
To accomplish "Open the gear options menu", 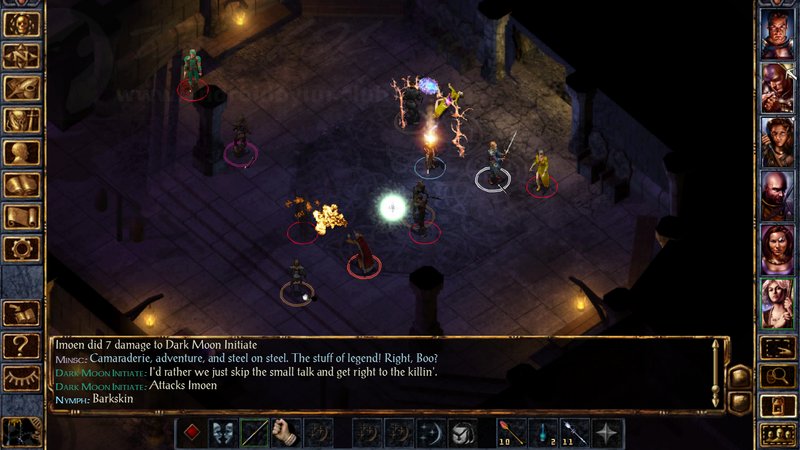I will [22, 248].
